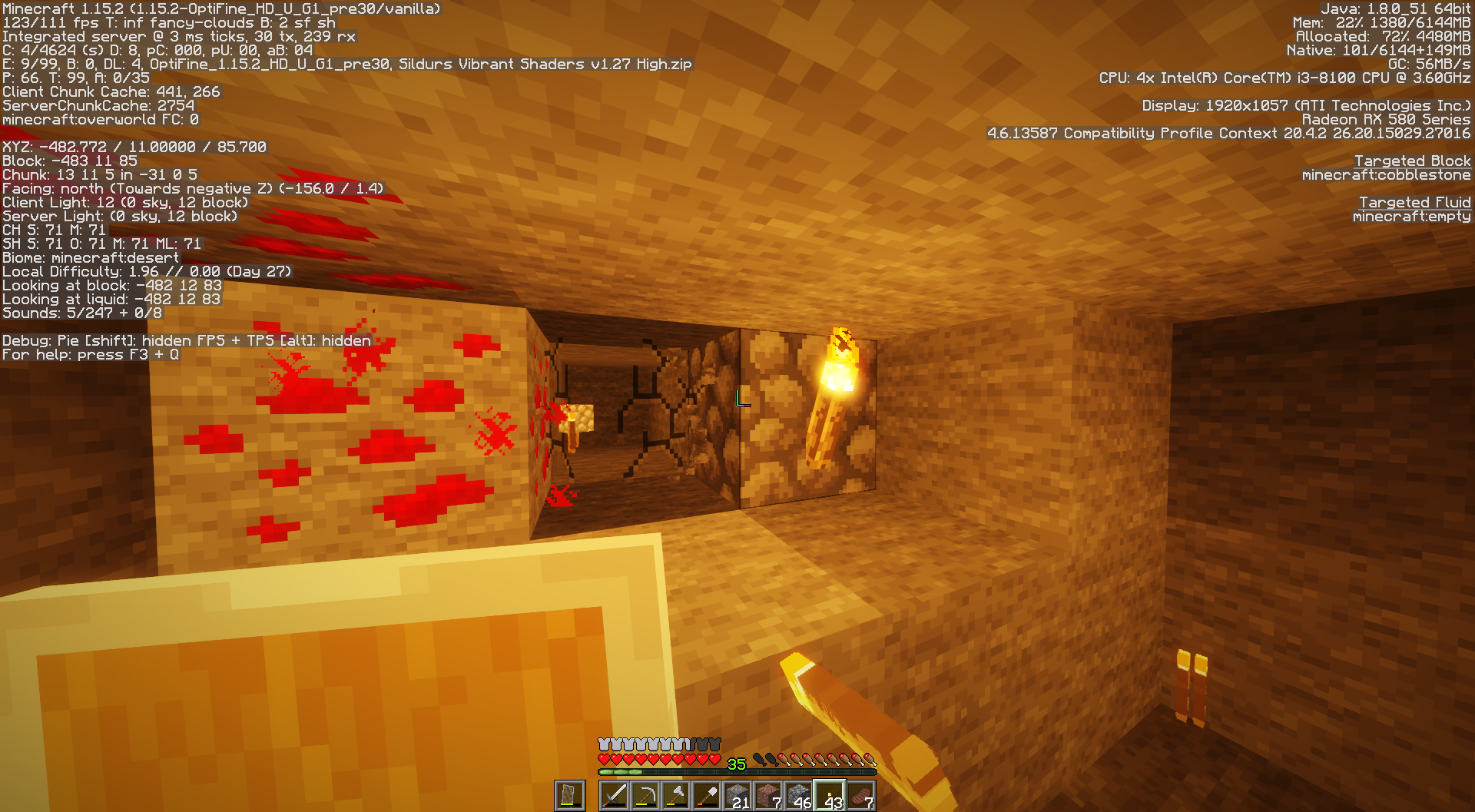Click the last empty hunger drumstick

774,760
